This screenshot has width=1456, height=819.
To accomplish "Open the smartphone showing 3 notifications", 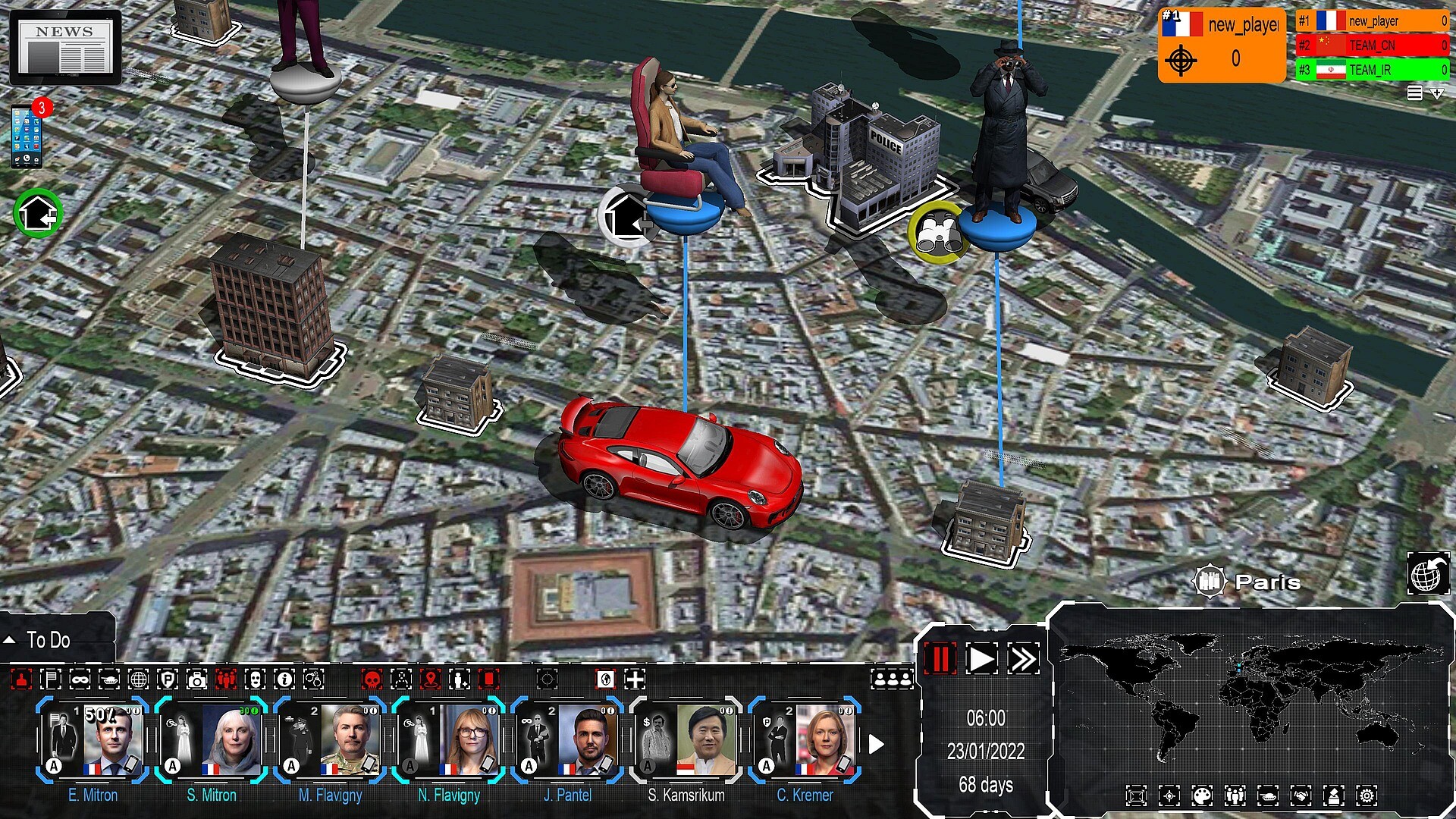I will click(25, 136).
